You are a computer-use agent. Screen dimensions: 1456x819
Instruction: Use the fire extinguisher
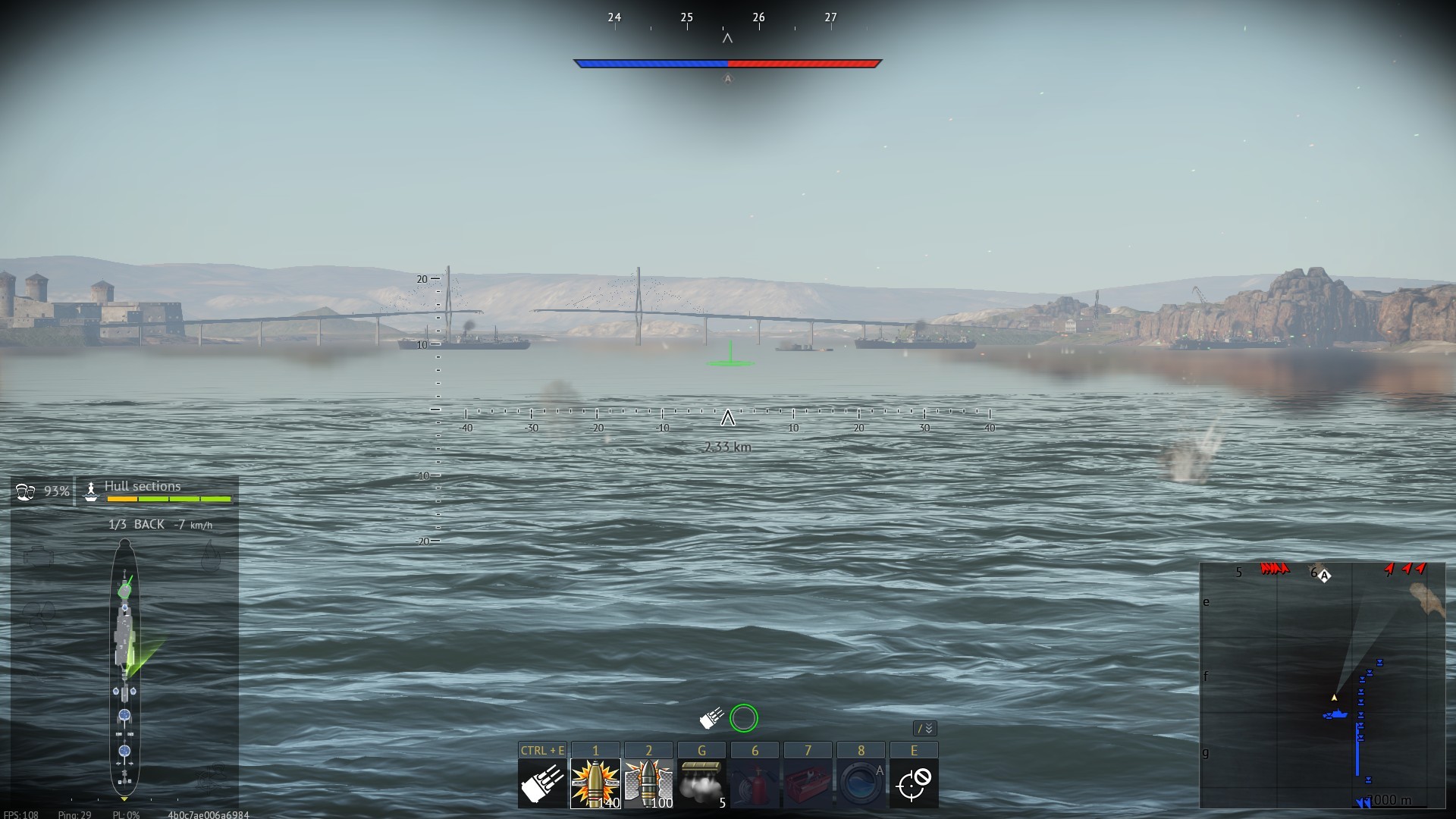pos(755,783)
